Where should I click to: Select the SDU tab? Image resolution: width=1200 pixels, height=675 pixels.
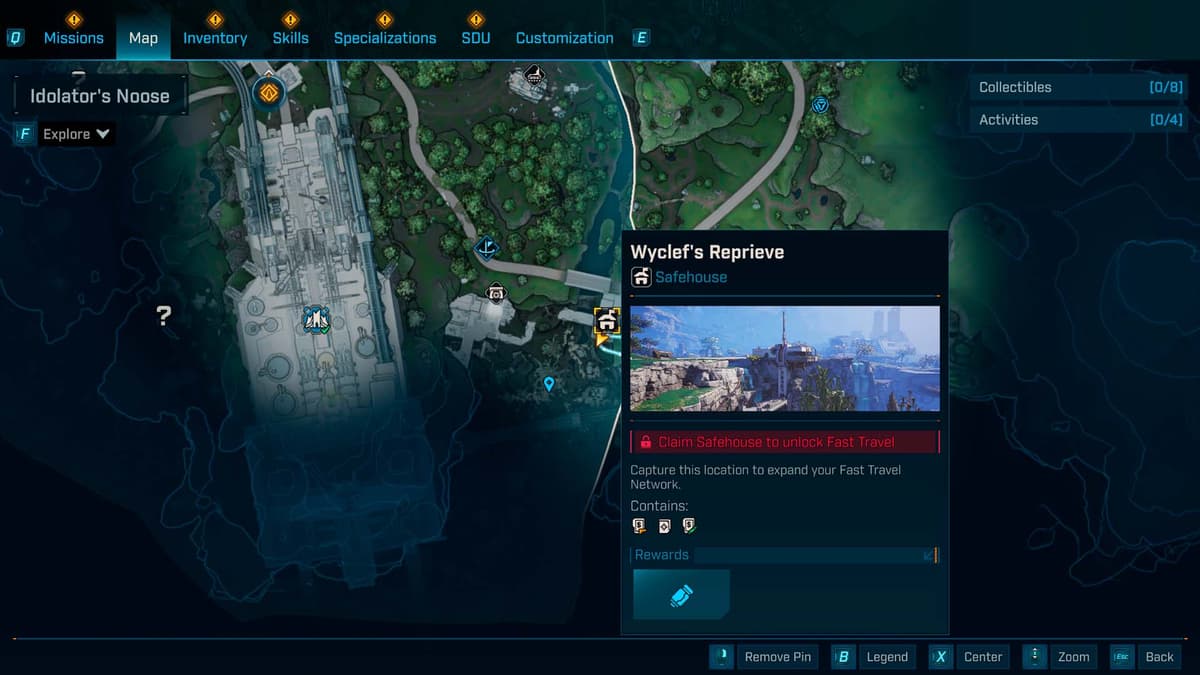pos(476,38)
